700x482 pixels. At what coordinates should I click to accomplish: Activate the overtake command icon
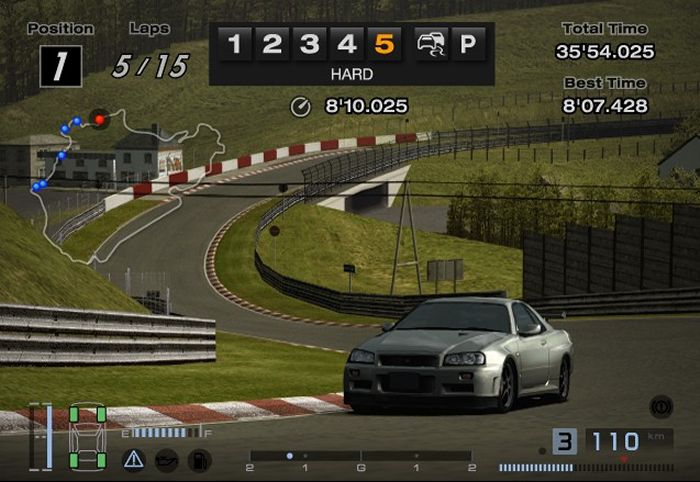(x=430, y=44)
